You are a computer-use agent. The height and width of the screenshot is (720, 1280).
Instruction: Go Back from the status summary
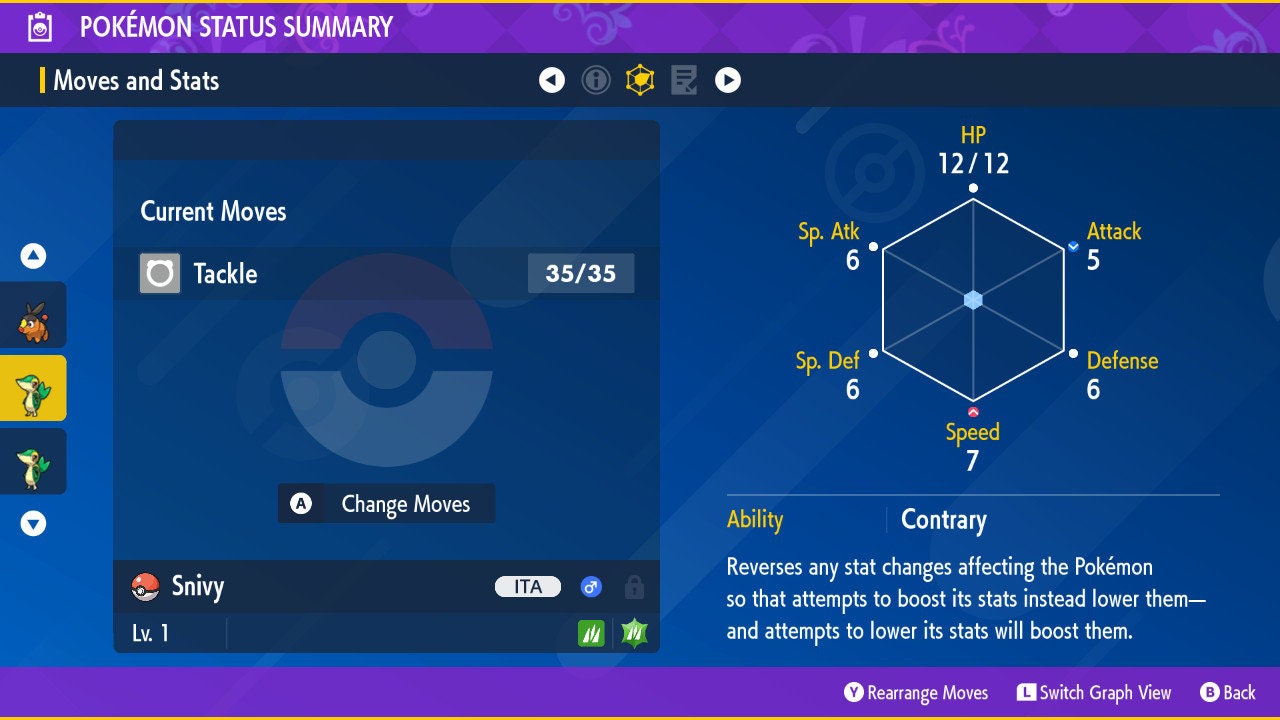pyautogui.click(x=1227, y=693)
